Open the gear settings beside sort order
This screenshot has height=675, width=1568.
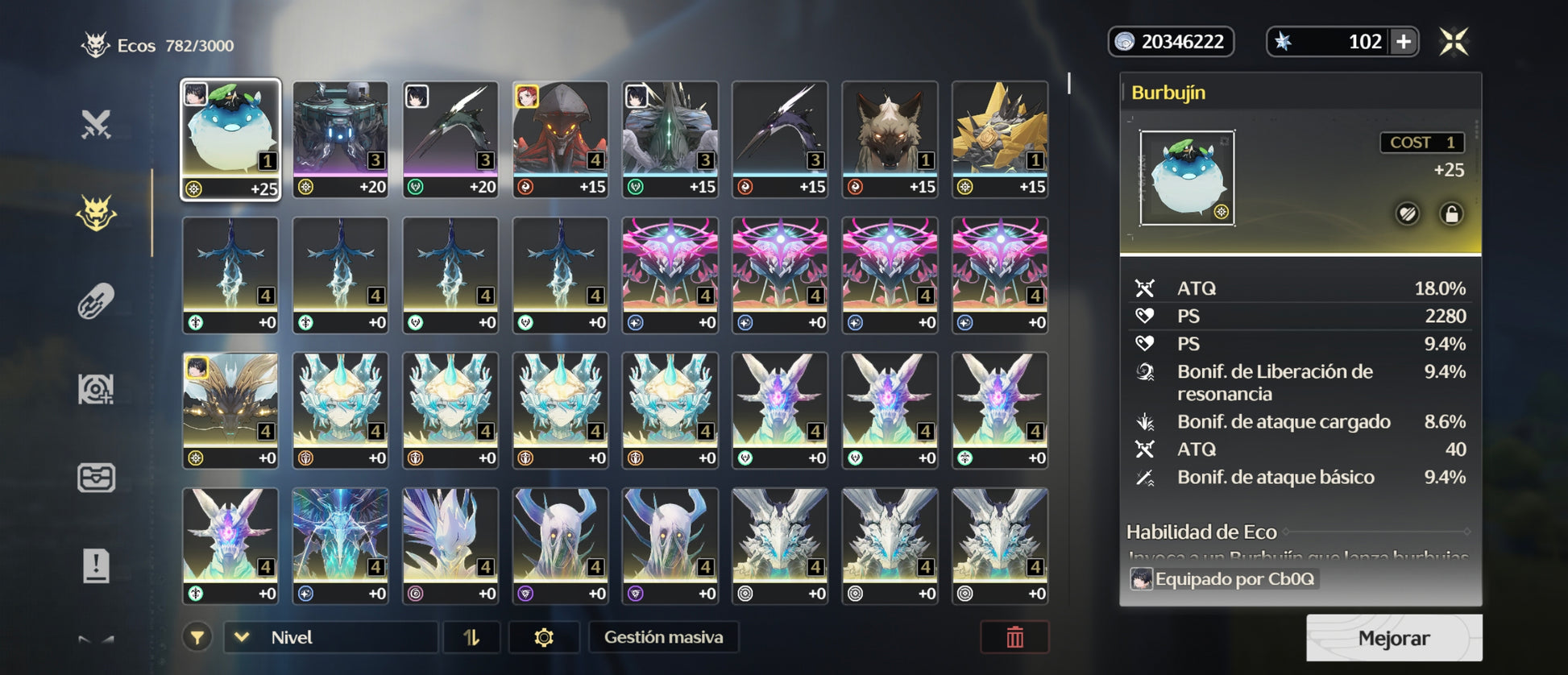click(x=544, y=637)
